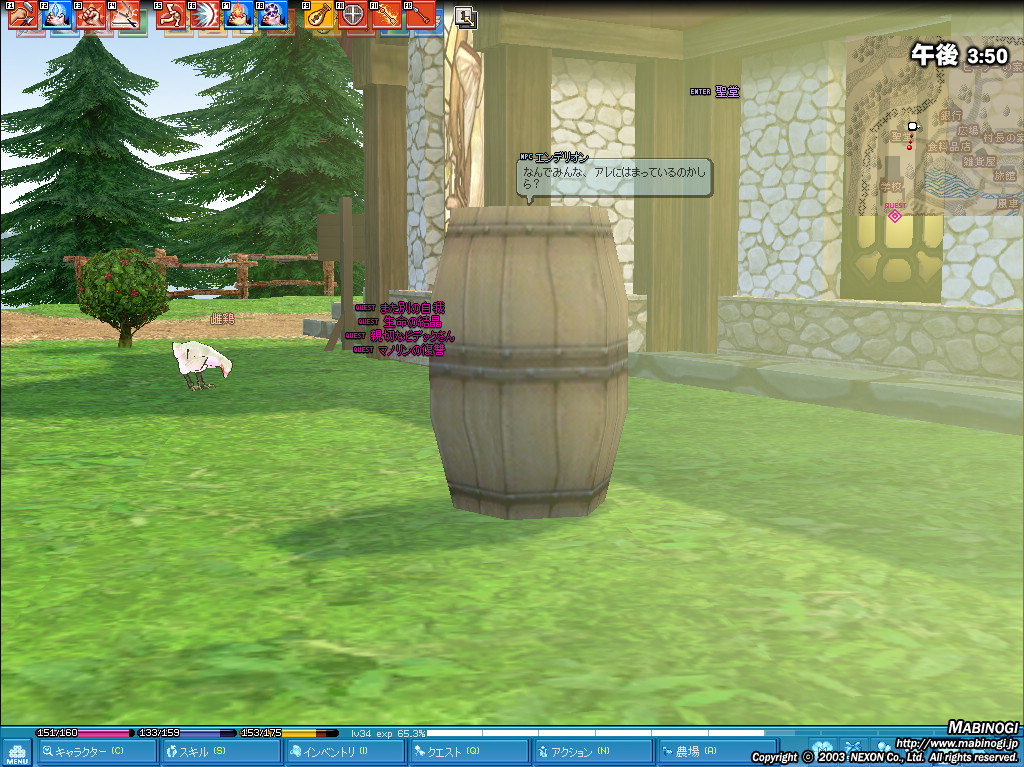Click the MENU button in the corner
Screen dimensions: 1024x767
[x=16, y=751]
